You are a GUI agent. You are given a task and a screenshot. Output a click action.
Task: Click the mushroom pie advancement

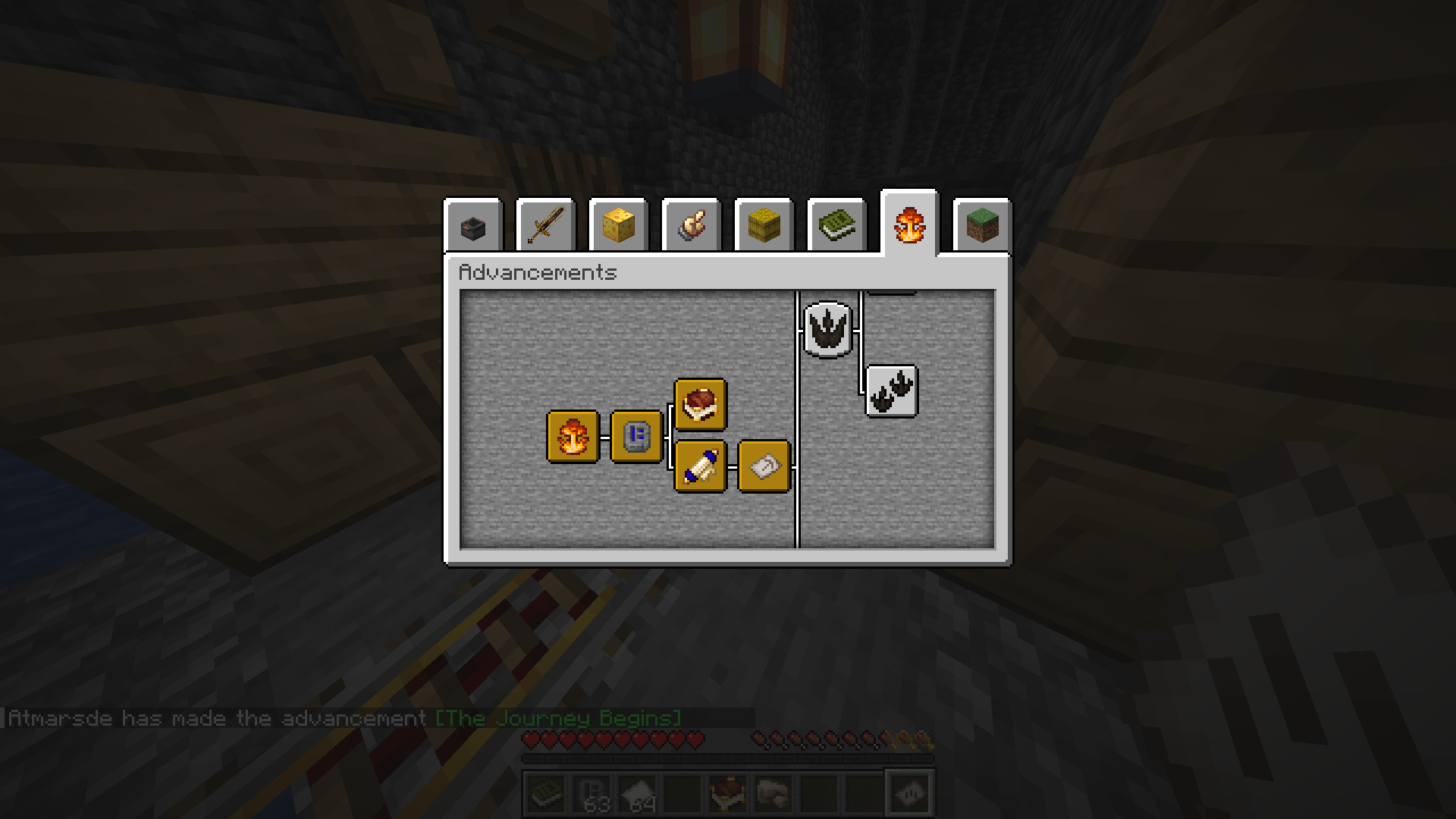coord(700,404)
